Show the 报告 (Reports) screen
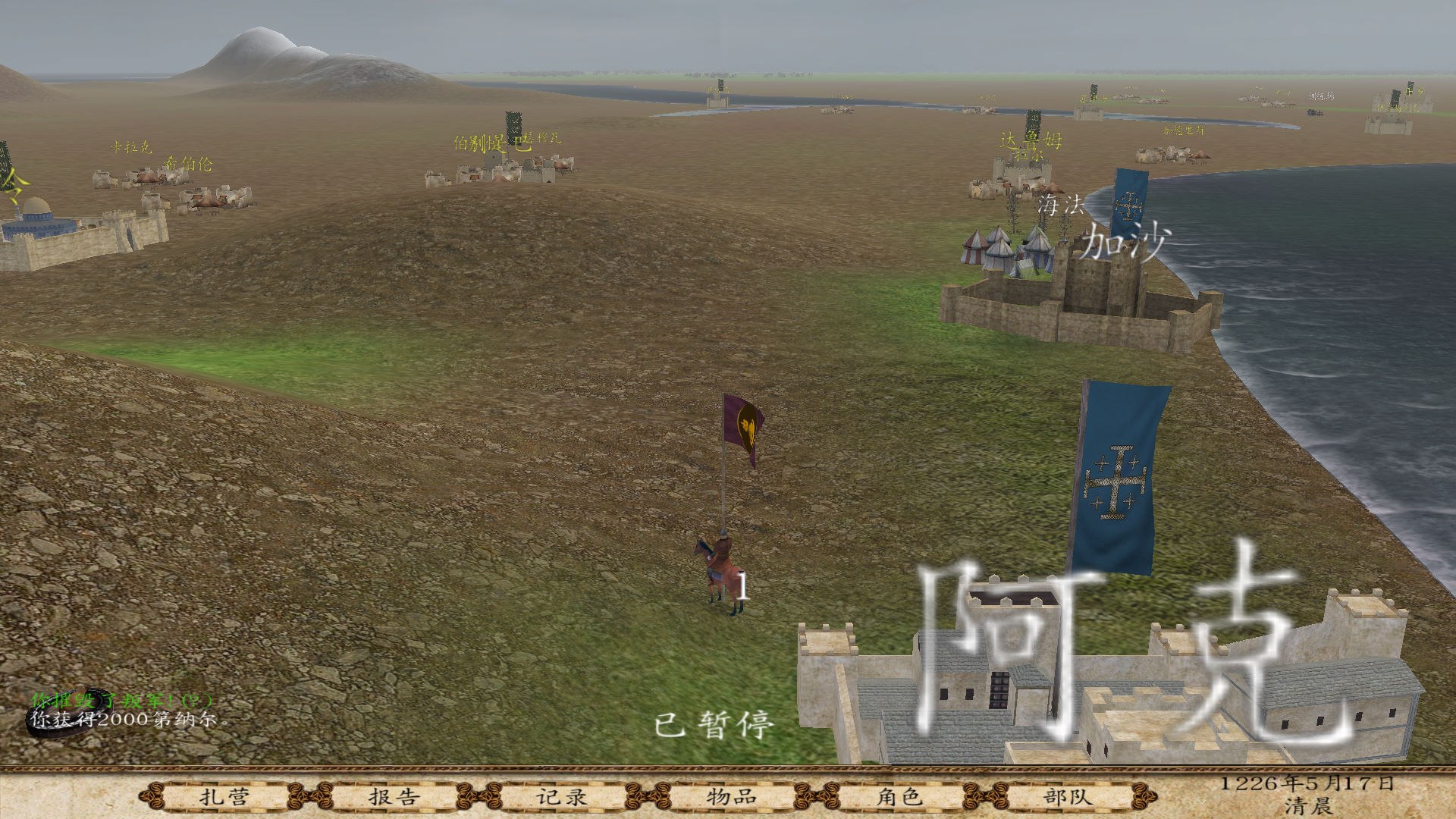 (394, 797)
